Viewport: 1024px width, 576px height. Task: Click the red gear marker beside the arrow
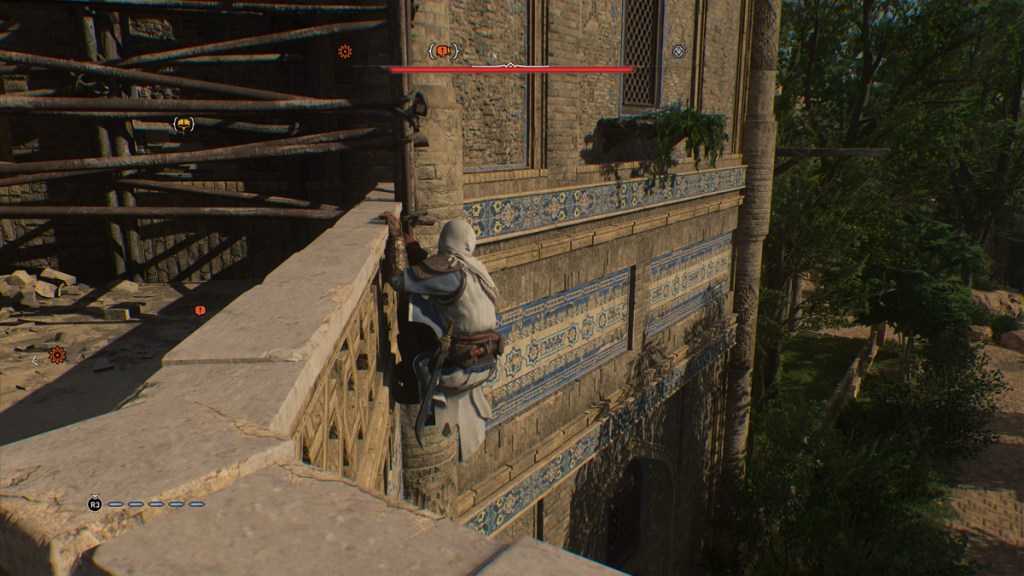tap(57, 354)
